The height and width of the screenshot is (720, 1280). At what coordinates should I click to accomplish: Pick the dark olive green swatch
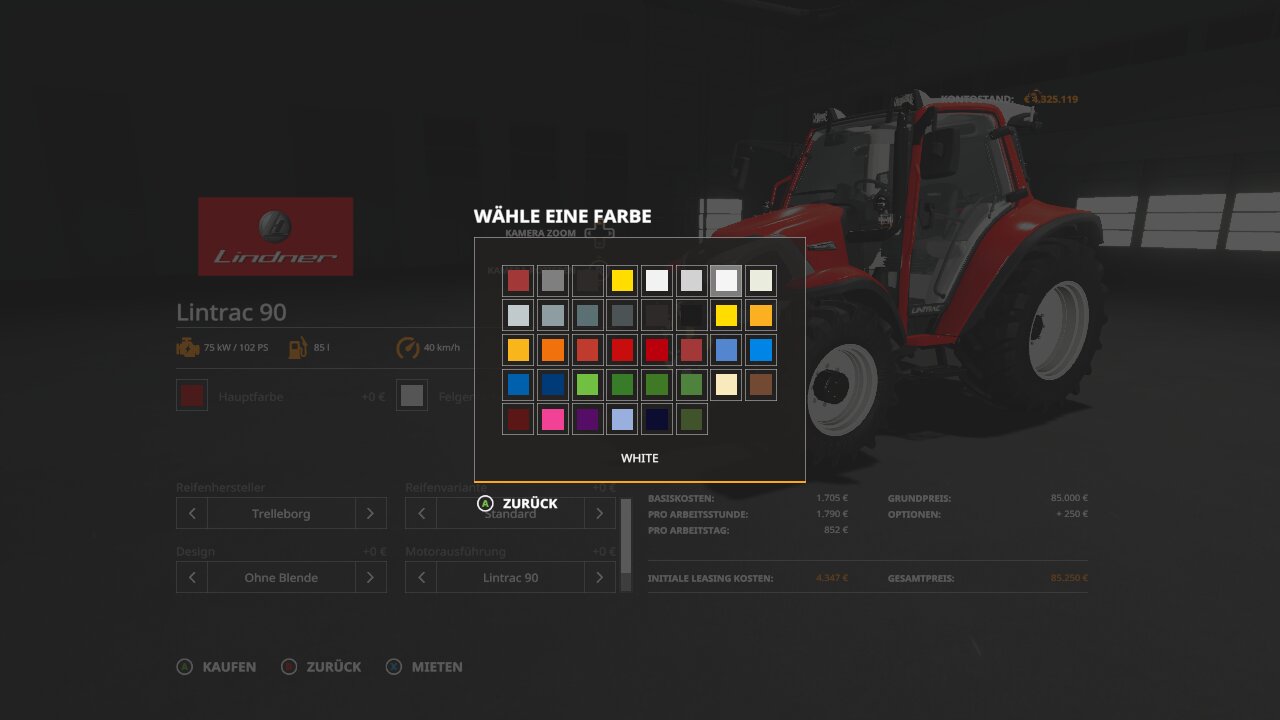click(x=691, y=419)
